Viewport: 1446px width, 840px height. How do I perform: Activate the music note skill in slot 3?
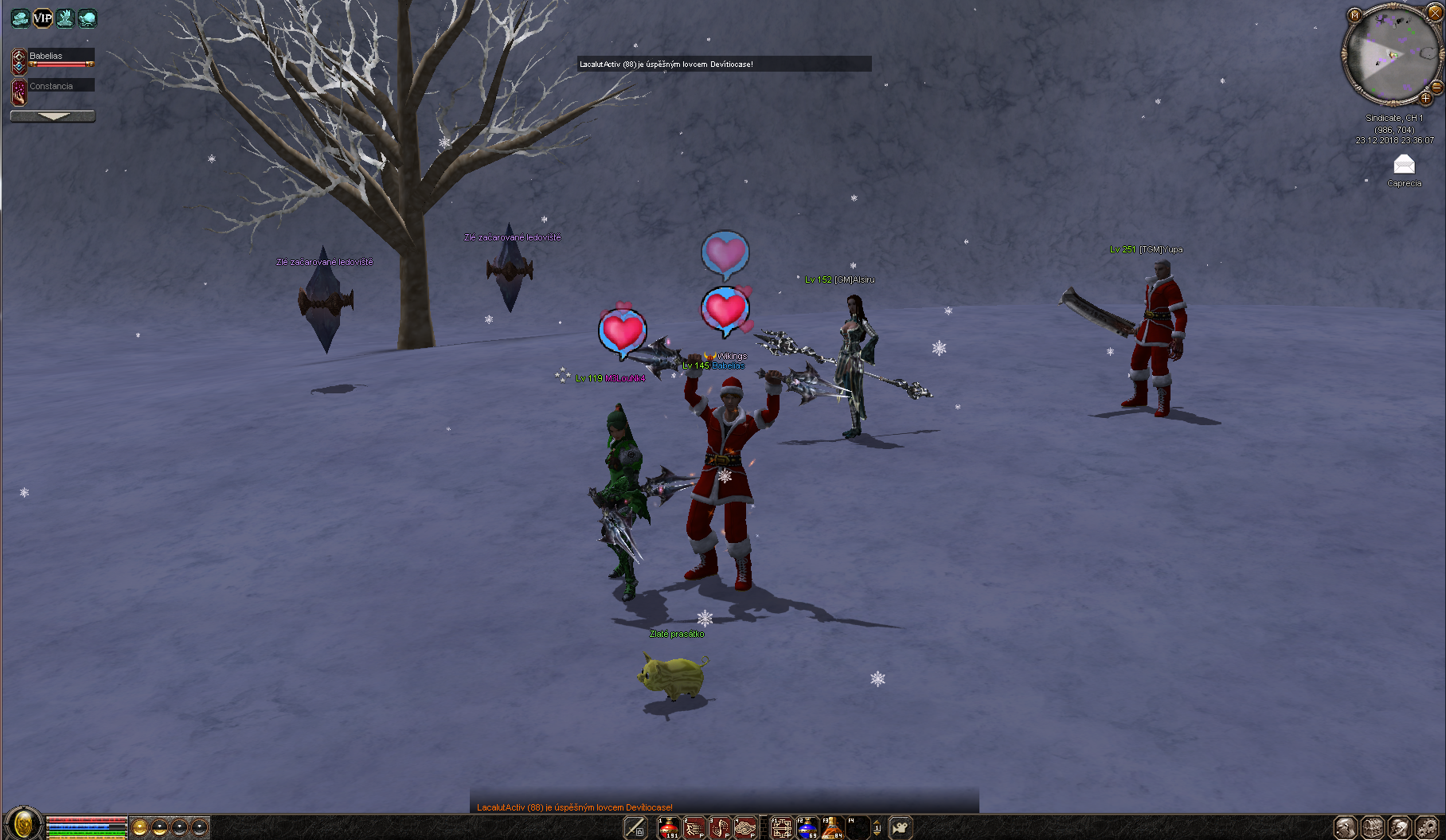(720, 828)
